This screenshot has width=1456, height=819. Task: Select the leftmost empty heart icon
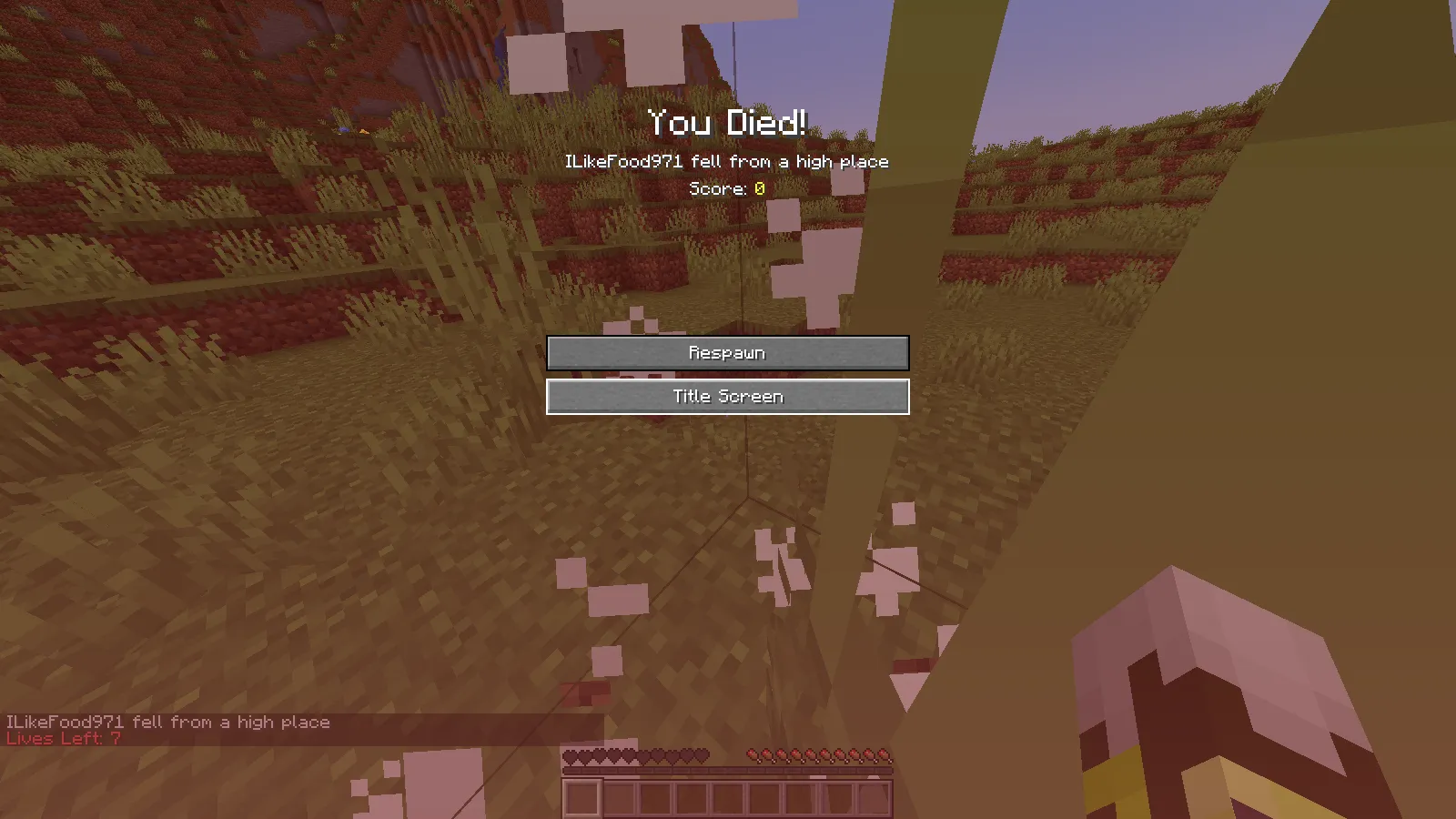point(571,755)
